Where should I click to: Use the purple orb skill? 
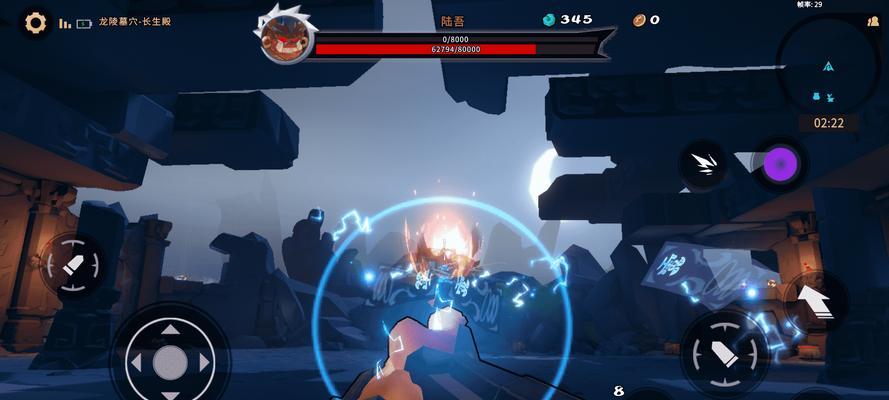pos(780,164)
